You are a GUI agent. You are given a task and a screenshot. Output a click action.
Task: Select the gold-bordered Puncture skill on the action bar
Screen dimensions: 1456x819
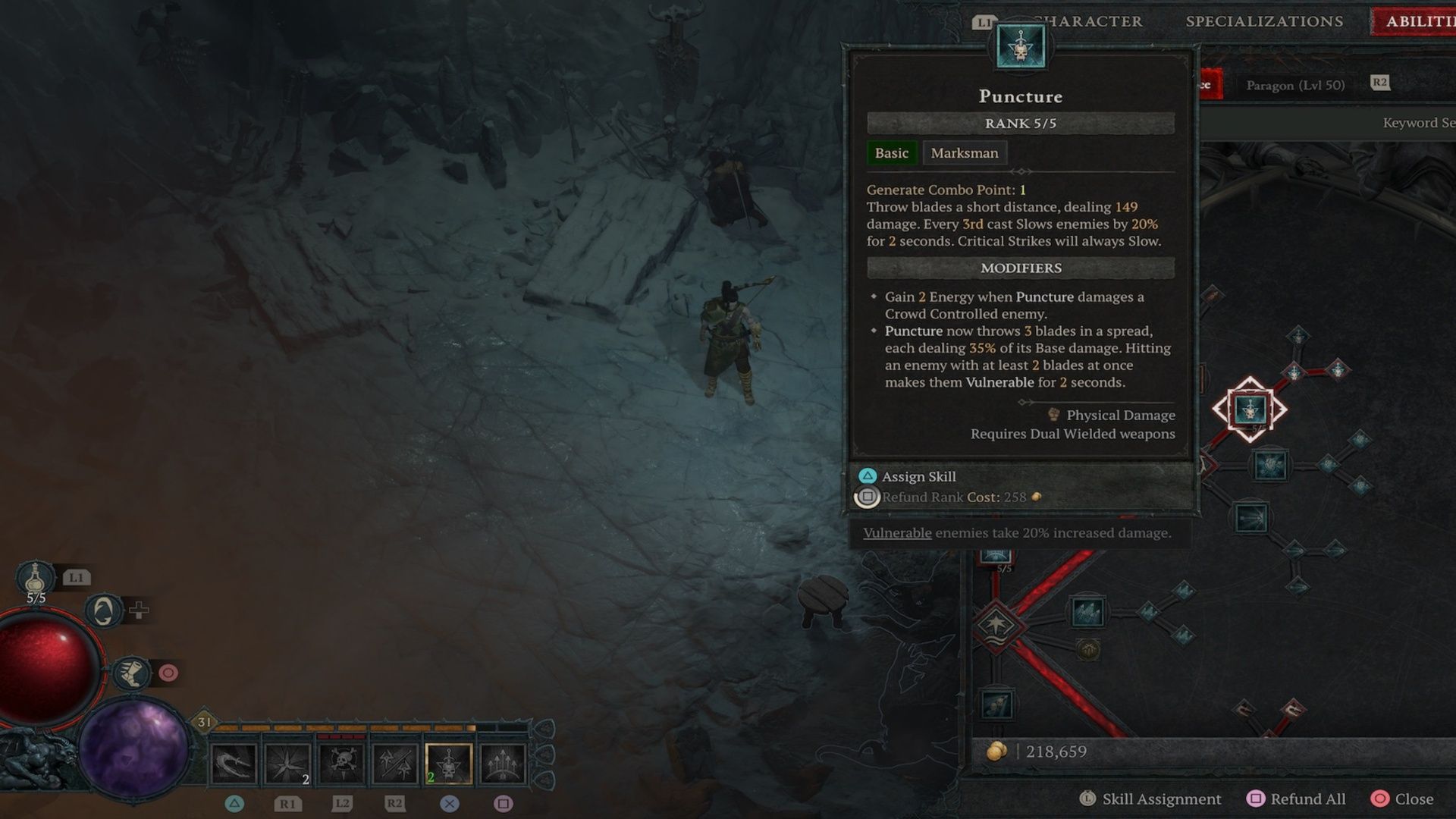coord(449,763)
